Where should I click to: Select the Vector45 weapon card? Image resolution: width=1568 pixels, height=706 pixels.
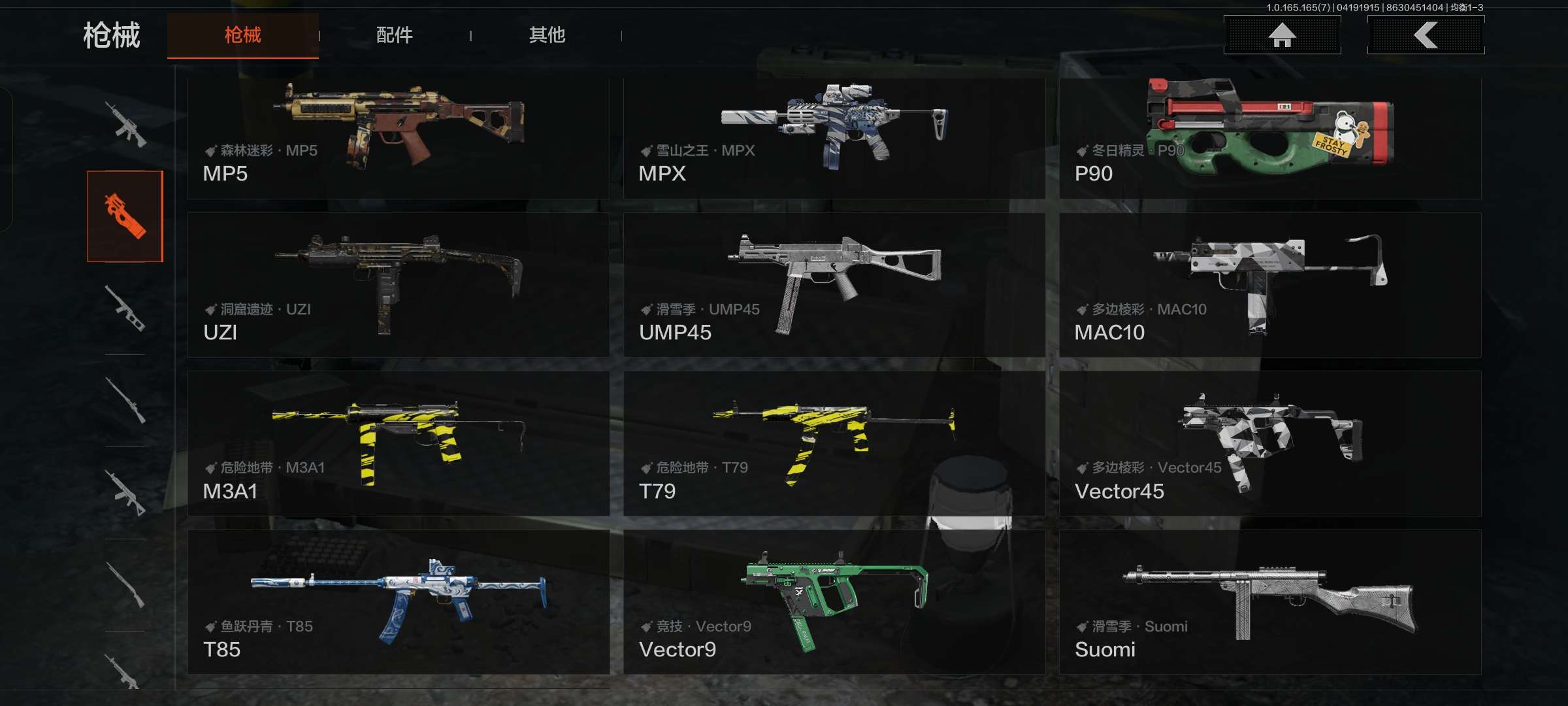(1269, 444)
